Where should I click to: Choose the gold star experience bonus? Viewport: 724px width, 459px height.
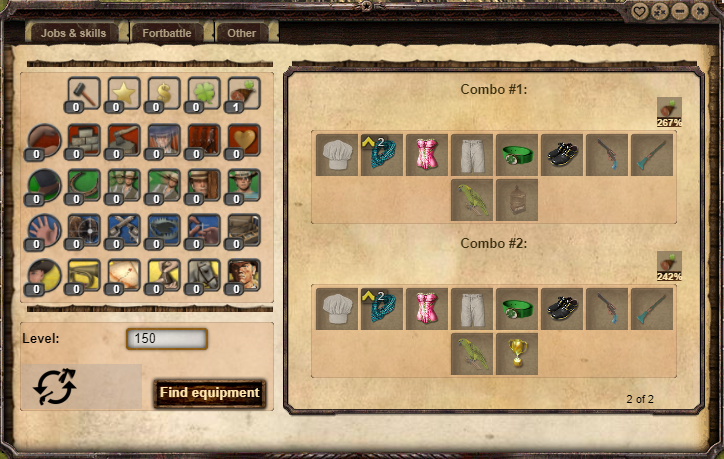(x=124, y=93)
